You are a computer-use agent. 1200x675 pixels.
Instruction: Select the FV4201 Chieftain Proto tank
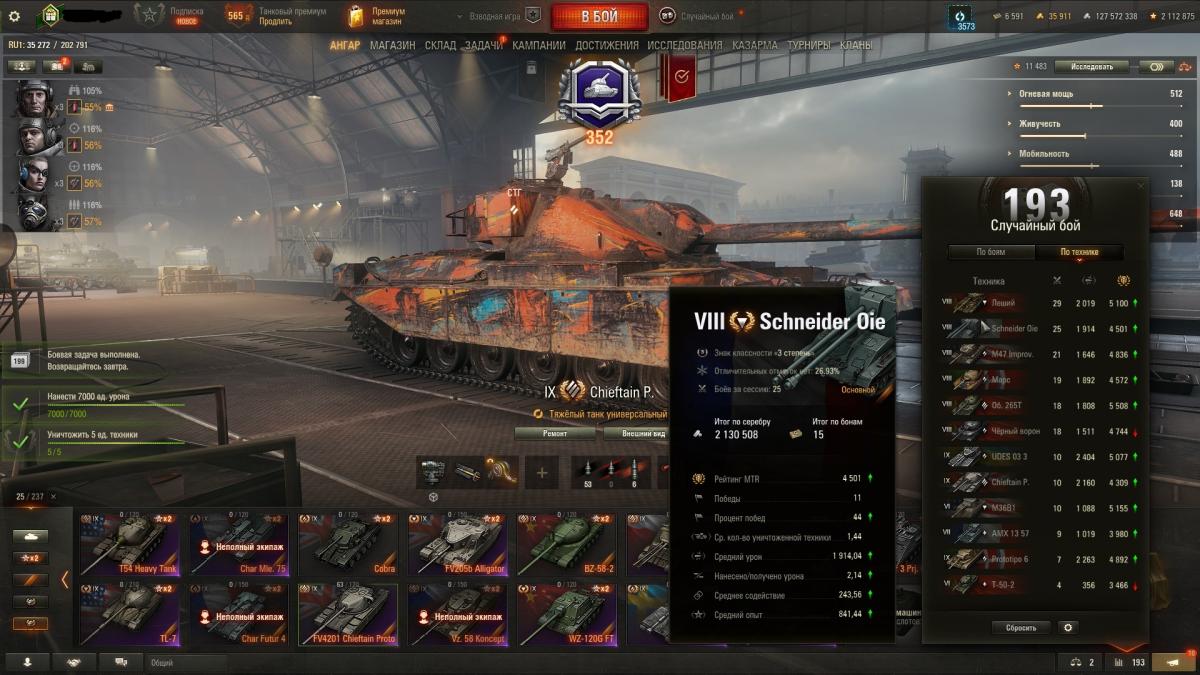(347, 614)
